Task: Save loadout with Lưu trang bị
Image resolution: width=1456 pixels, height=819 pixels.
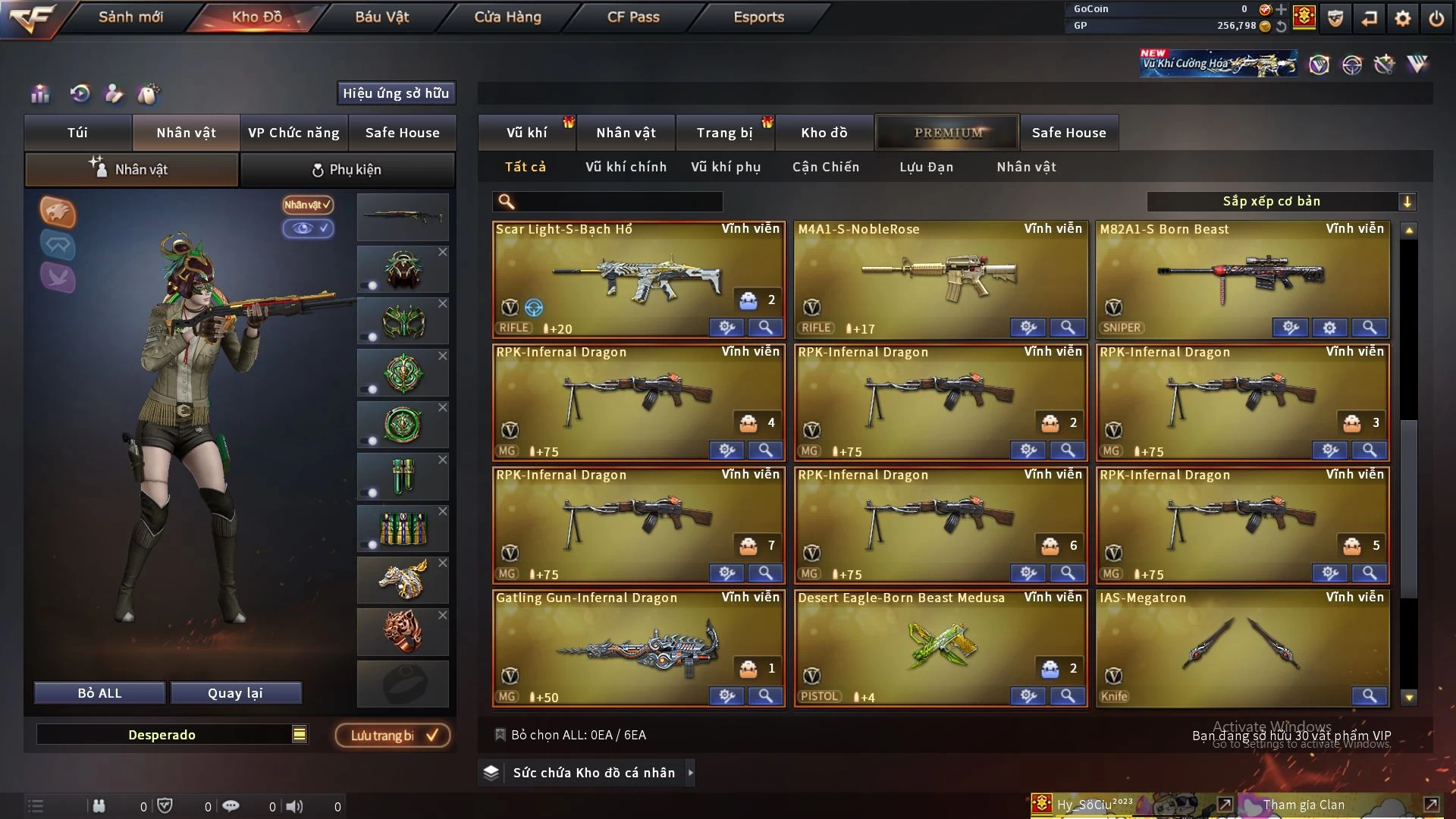Action: point(393,736)
